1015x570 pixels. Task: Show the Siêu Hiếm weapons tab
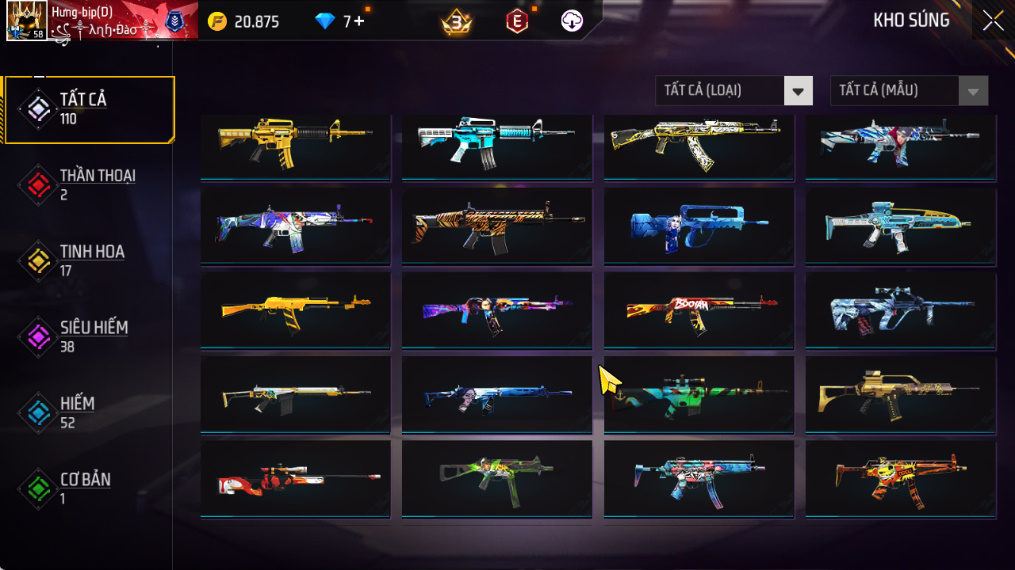88,336
